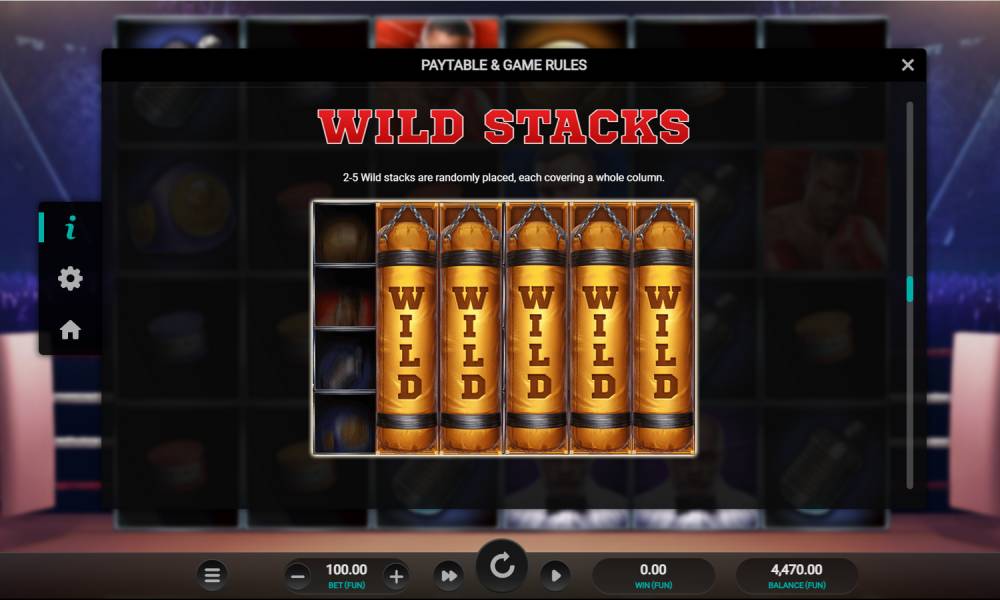
Task: Open the hamburger menu button
Action: [212, 575]
